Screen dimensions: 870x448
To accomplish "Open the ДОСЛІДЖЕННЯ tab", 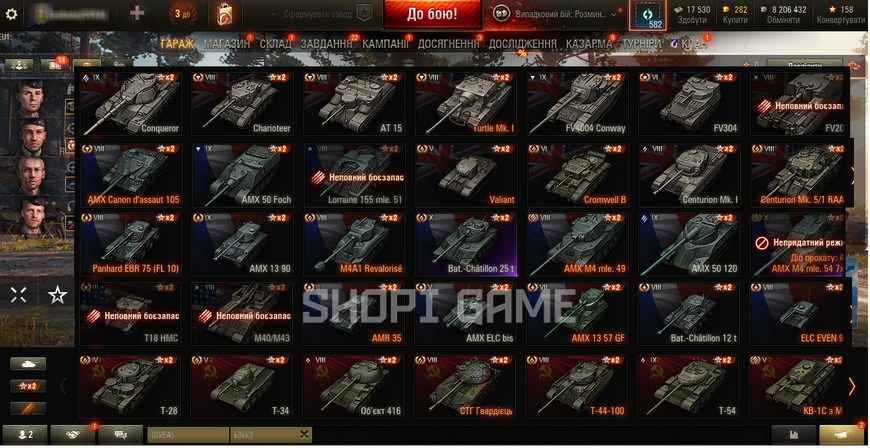I will [524, 44].
